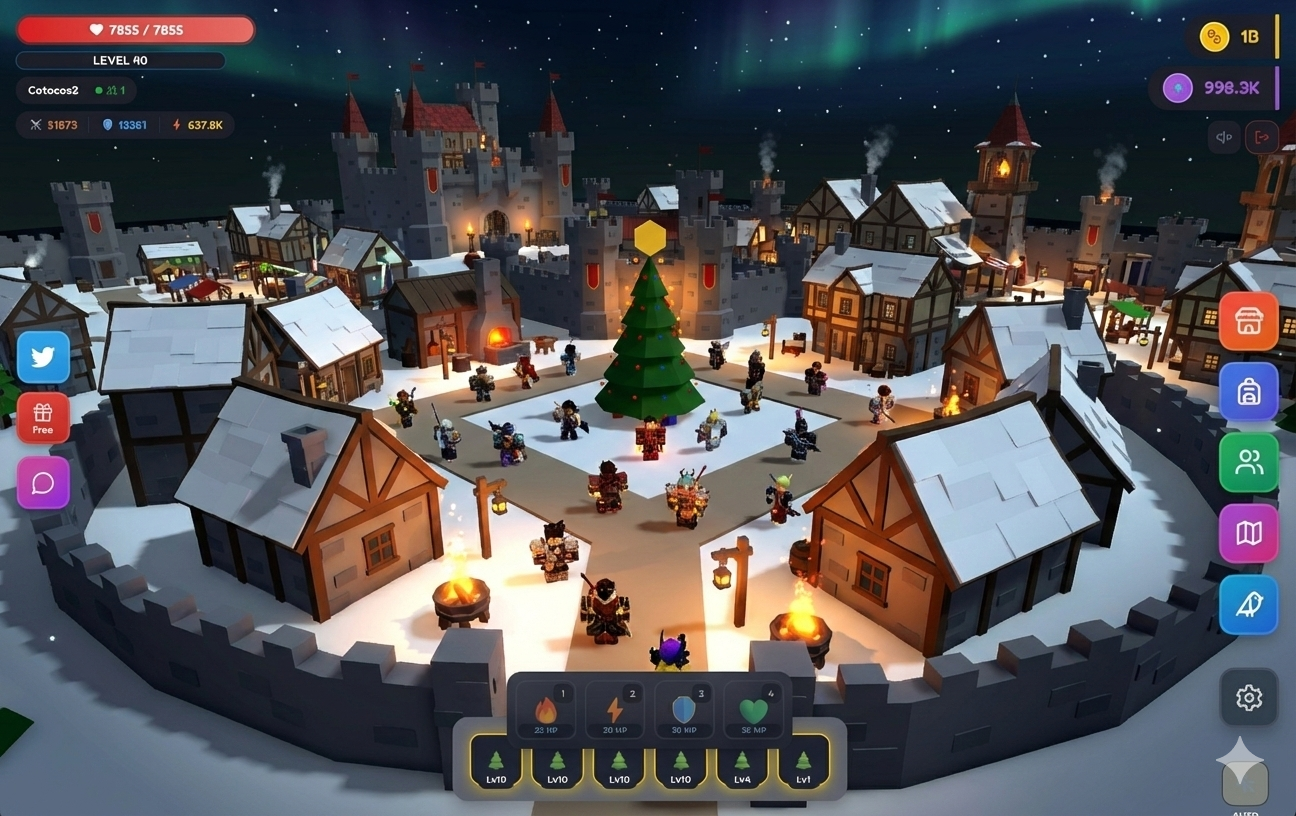This screenshot has height=816, width=1296.
Task: Click the red 7855/7855 health bar
Action: [135, 29]
